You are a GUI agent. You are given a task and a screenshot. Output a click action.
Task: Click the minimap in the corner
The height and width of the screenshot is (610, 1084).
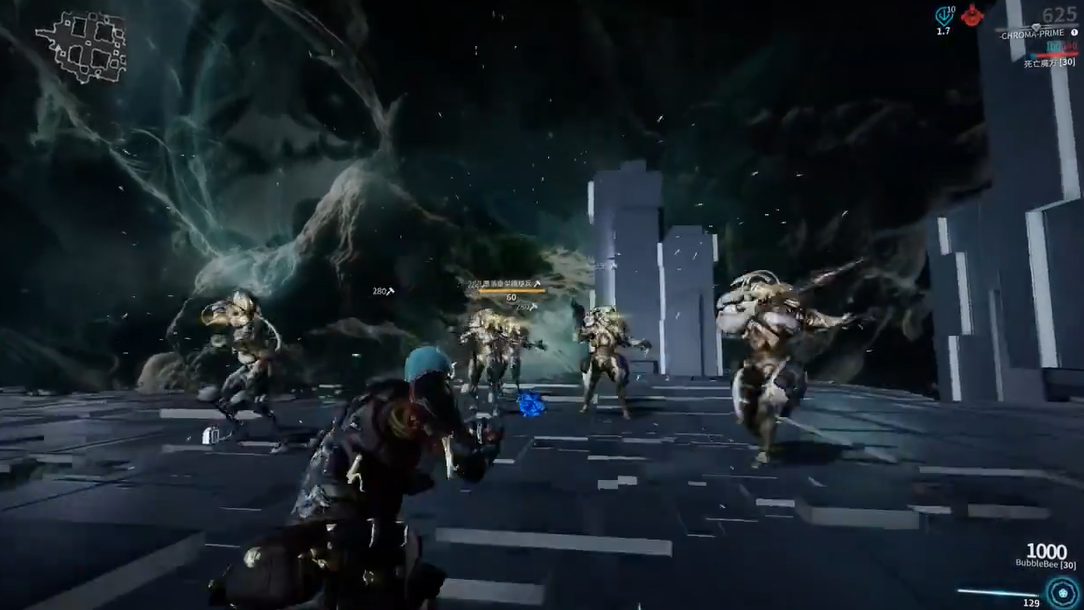click(82, 46)
